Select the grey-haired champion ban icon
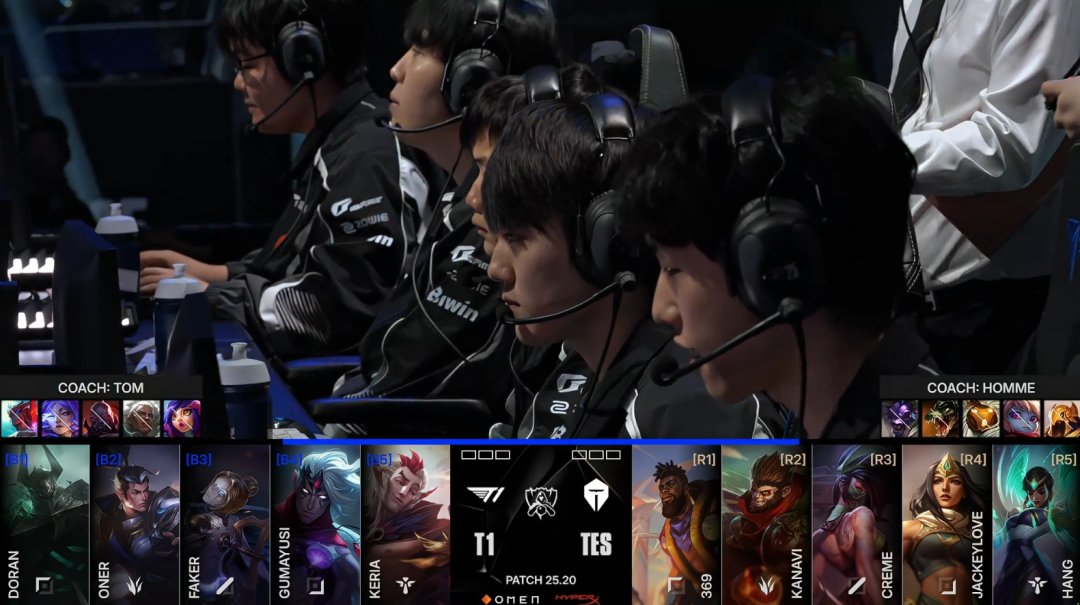Viewport: 1080px width, 605px height. pyautogui.click(x=141, y=418)
